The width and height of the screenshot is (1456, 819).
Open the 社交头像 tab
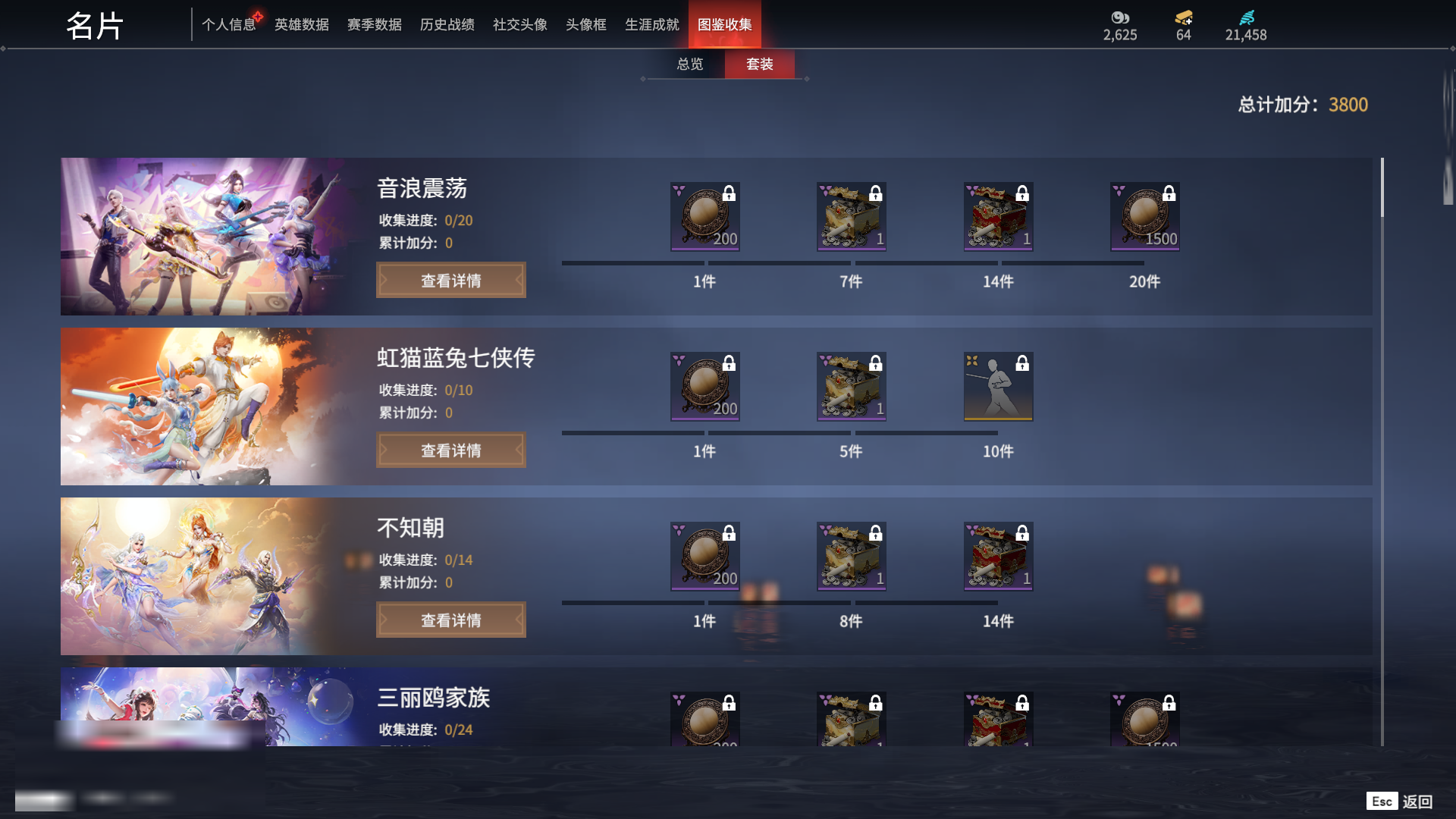point(519,25)
